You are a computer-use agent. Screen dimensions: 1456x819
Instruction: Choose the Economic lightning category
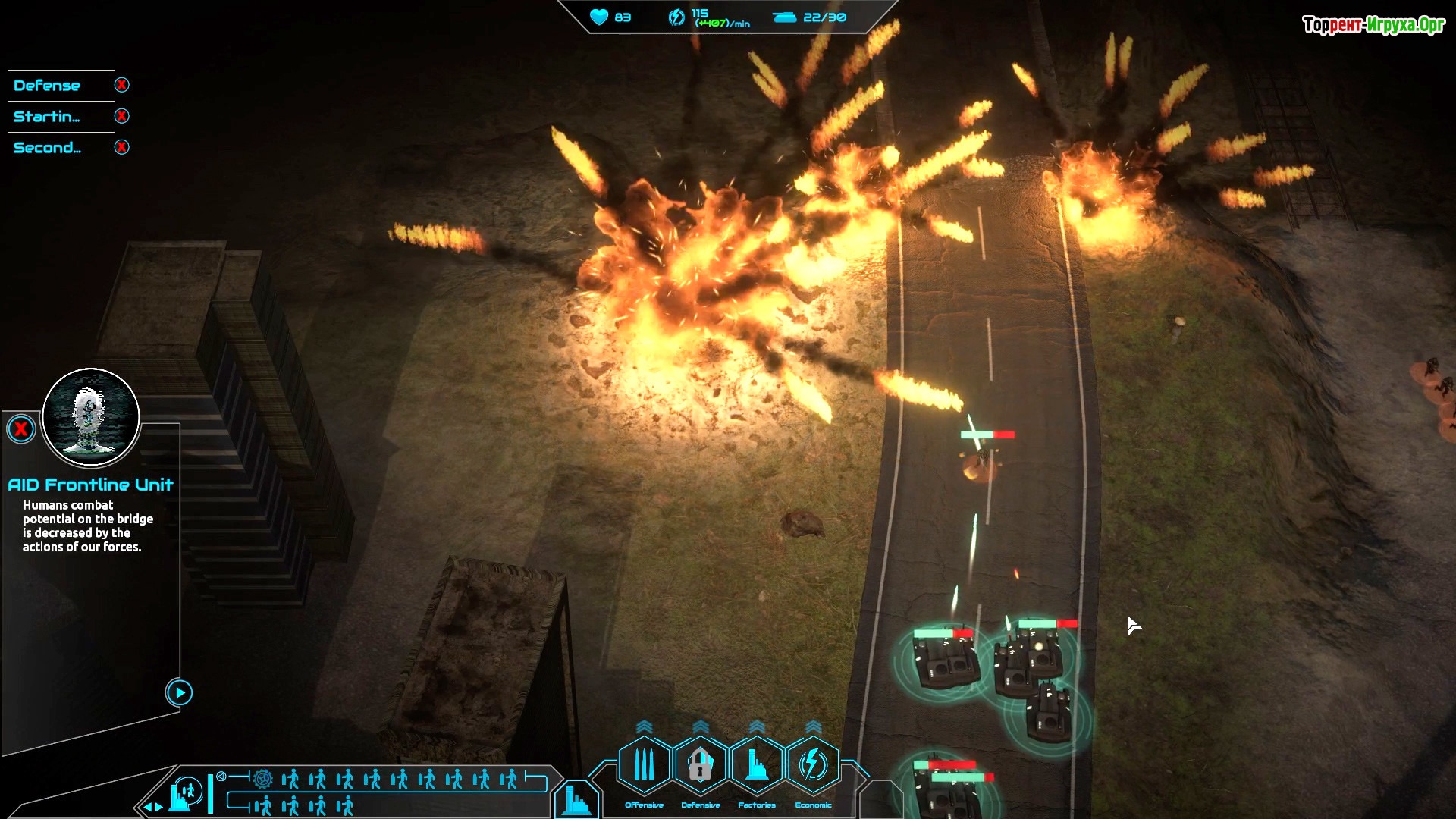813,765
